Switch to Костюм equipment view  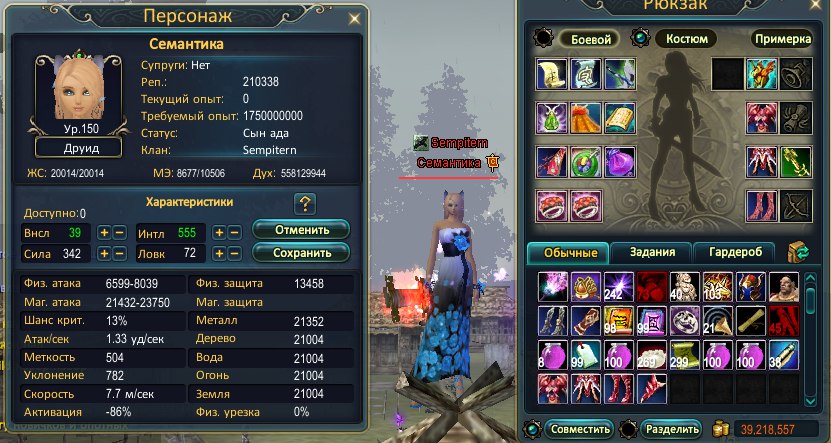coord(686,39)
